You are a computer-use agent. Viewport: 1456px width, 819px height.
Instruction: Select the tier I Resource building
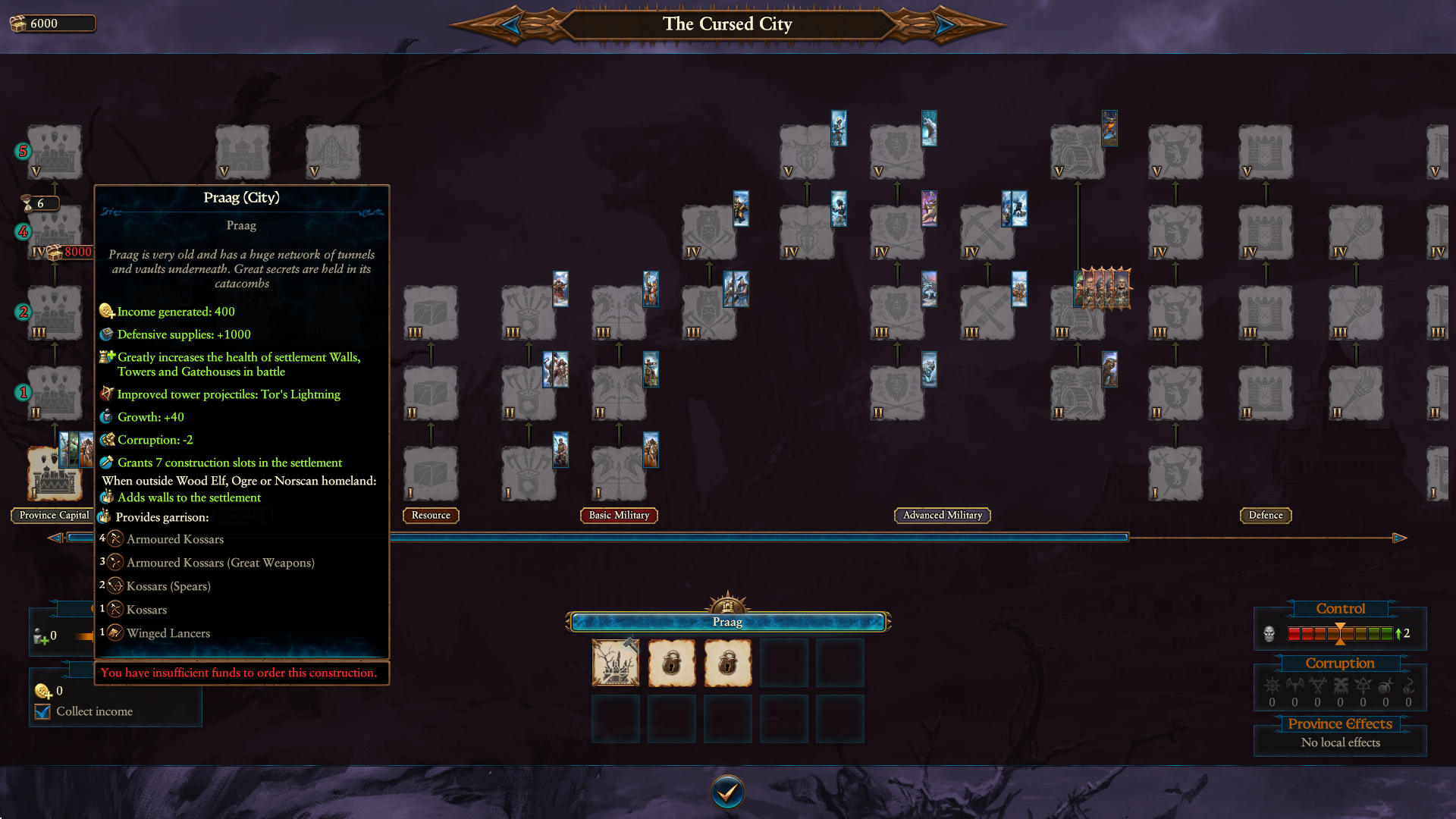[x=431, y=473]
